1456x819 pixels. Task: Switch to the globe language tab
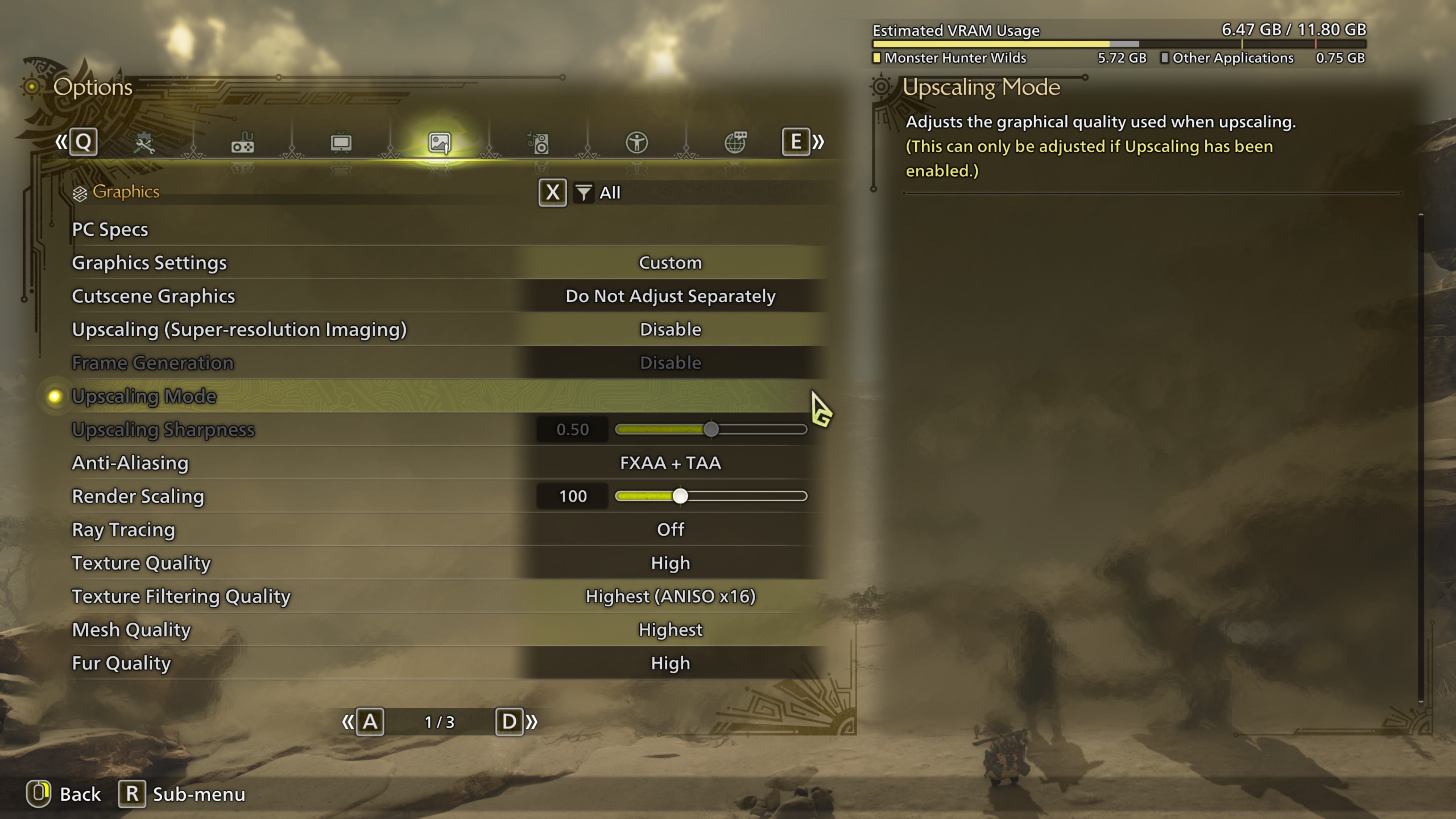(735, 143)
